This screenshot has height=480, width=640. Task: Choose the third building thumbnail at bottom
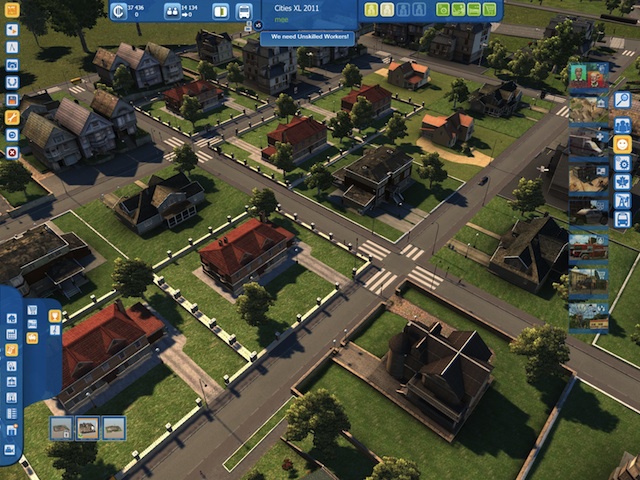click(114, 428)
